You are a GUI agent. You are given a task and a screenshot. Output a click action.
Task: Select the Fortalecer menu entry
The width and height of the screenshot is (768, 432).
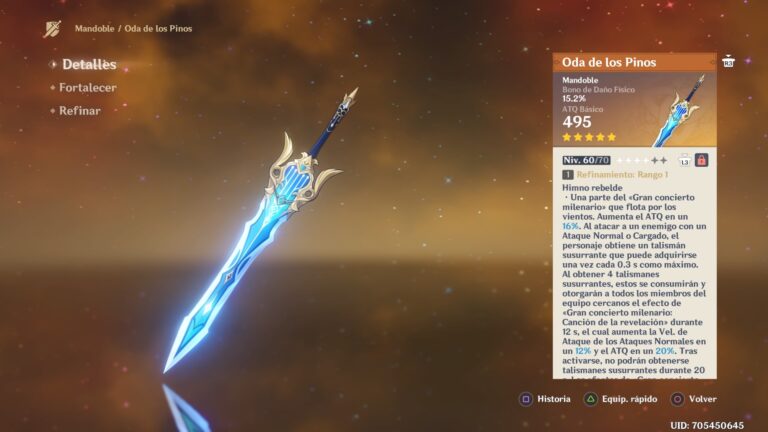coord(87,88)
